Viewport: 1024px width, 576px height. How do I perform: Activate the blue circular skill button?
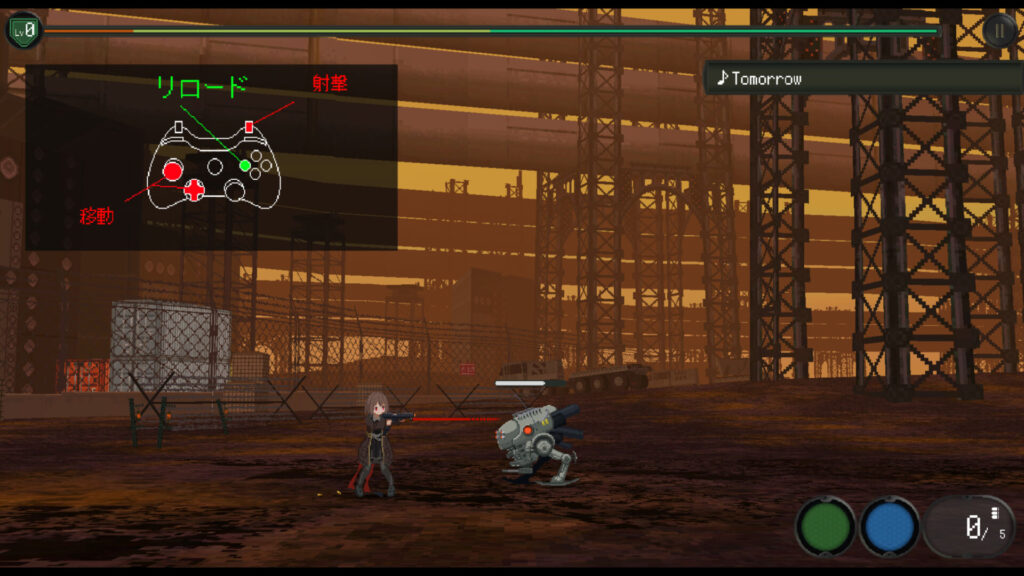tap(889, 526)
